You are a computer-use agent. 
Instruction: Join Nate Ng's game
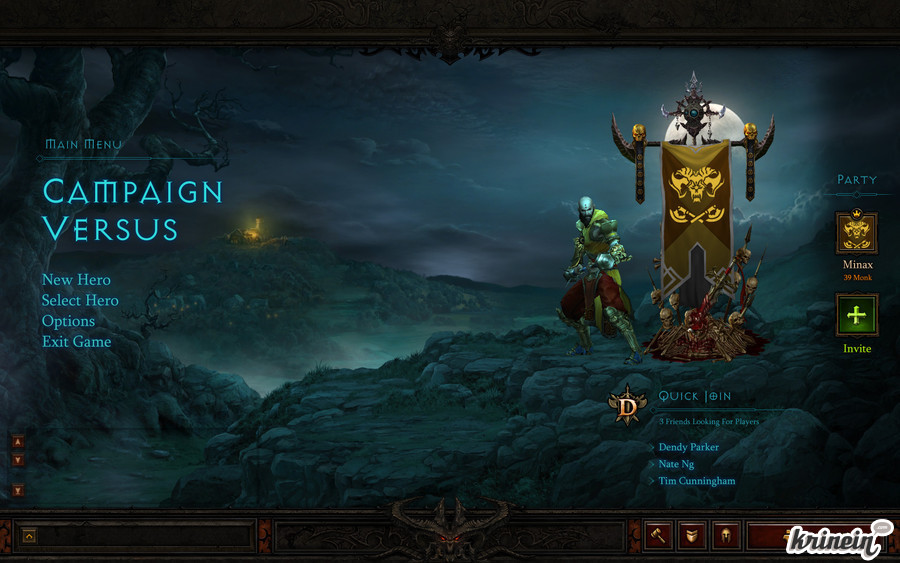pos(676,464)
